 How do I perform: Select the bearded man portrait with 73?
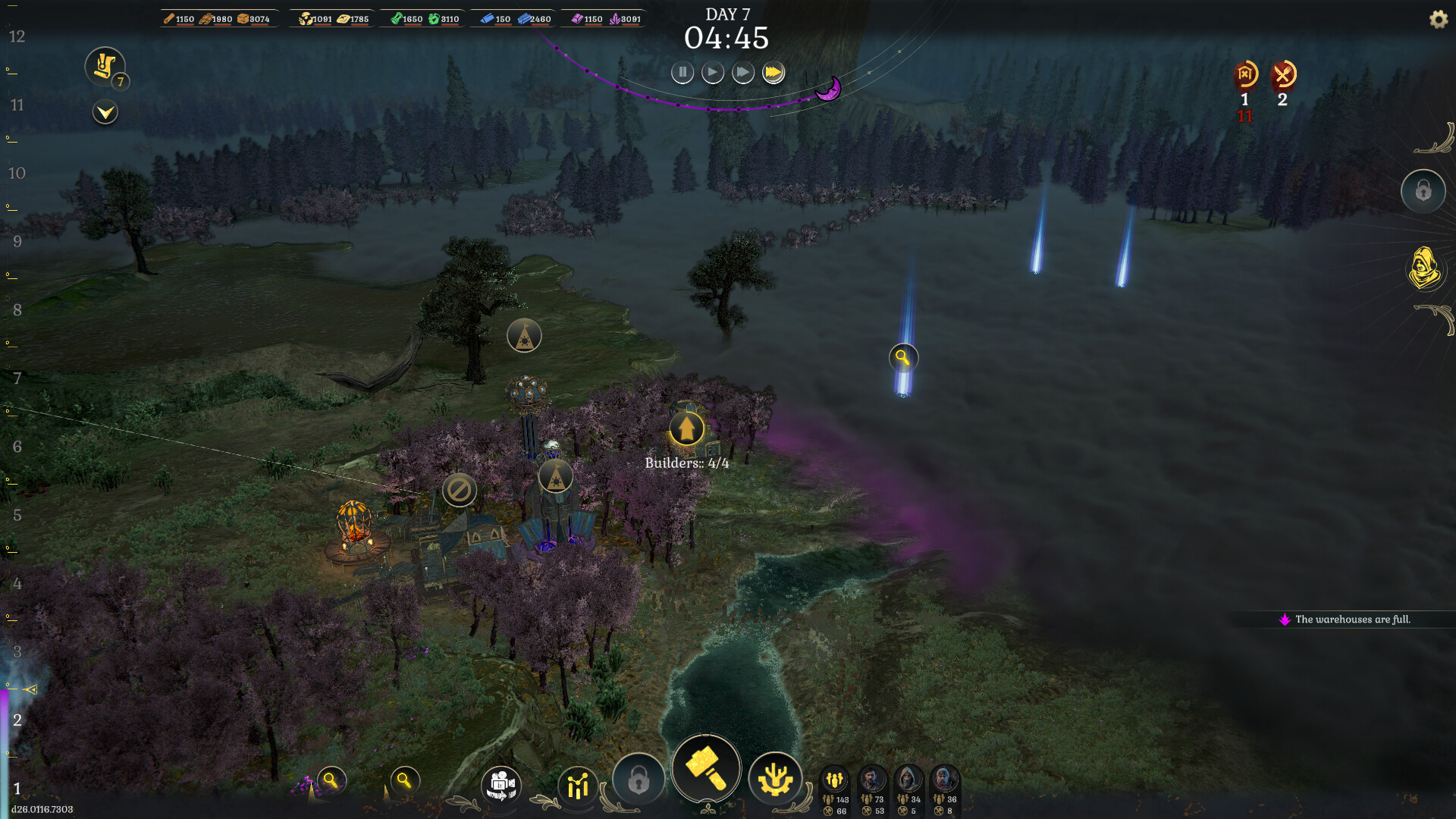[x=872, y=780]
